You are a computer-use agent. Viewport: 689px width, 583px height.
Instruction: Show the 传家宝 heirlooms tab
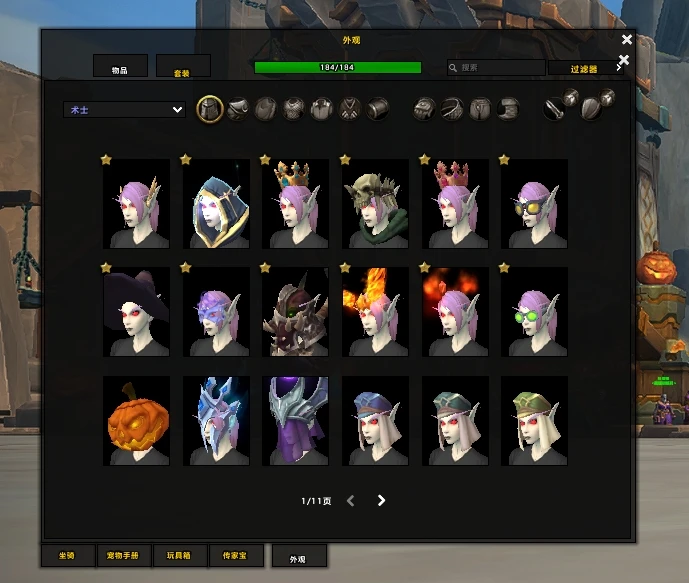(x=236, y=555)
